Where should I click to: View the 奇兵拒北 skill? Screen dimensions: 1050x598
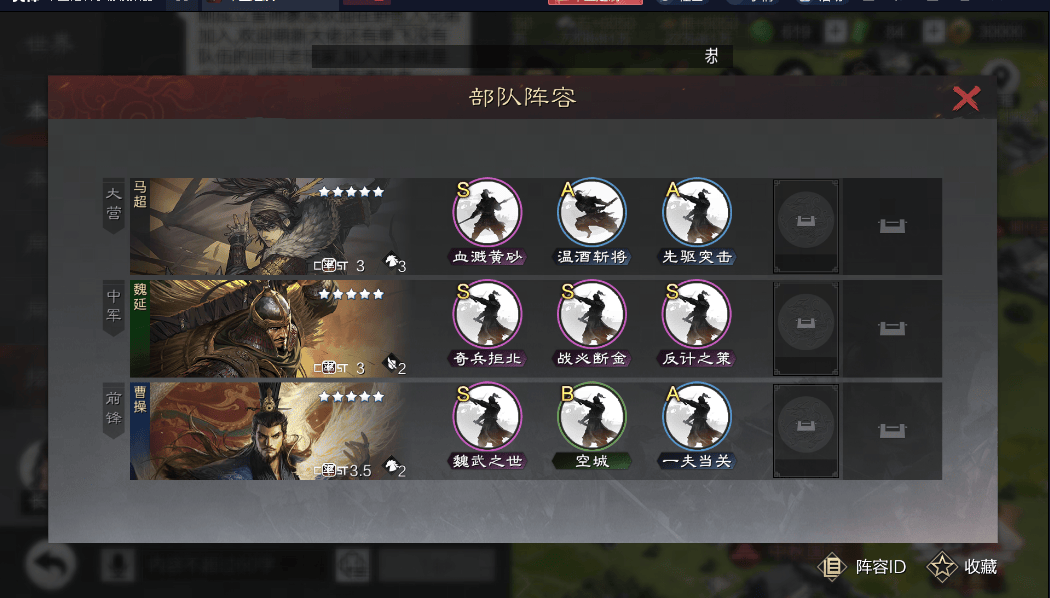(x=488, y=314)
